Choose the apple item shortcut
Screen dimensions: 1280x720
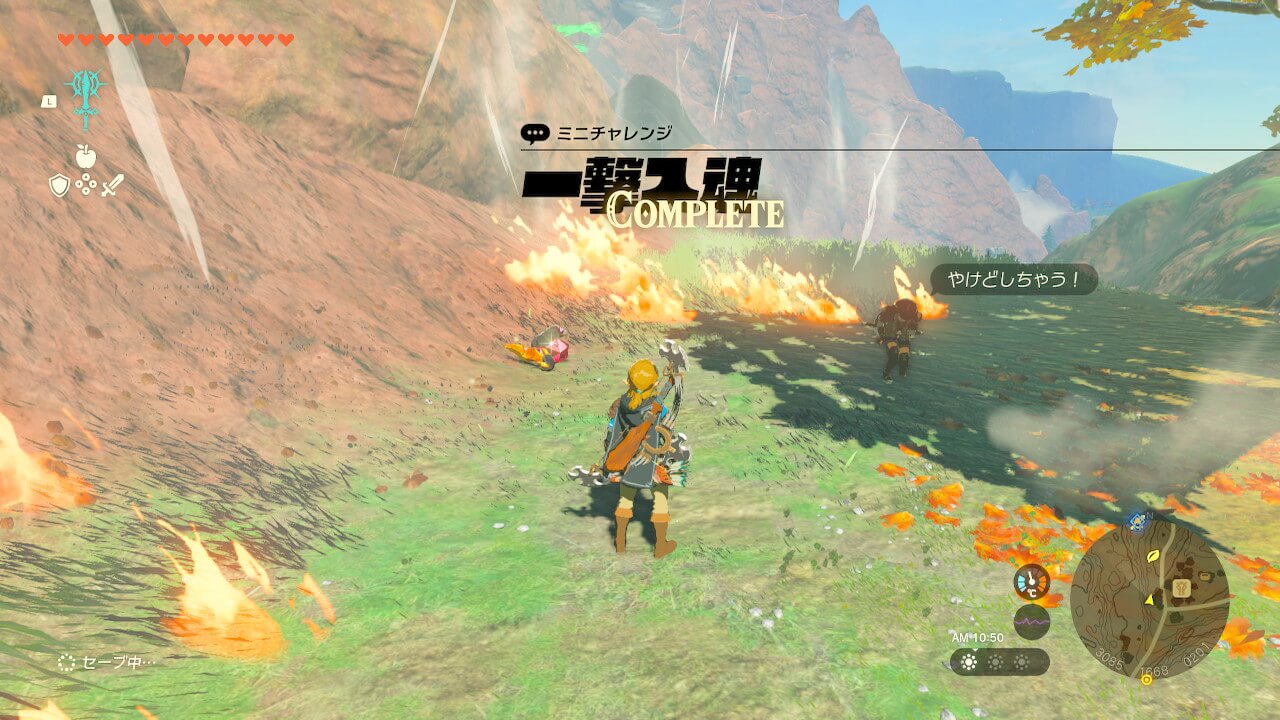pos(85,156)
